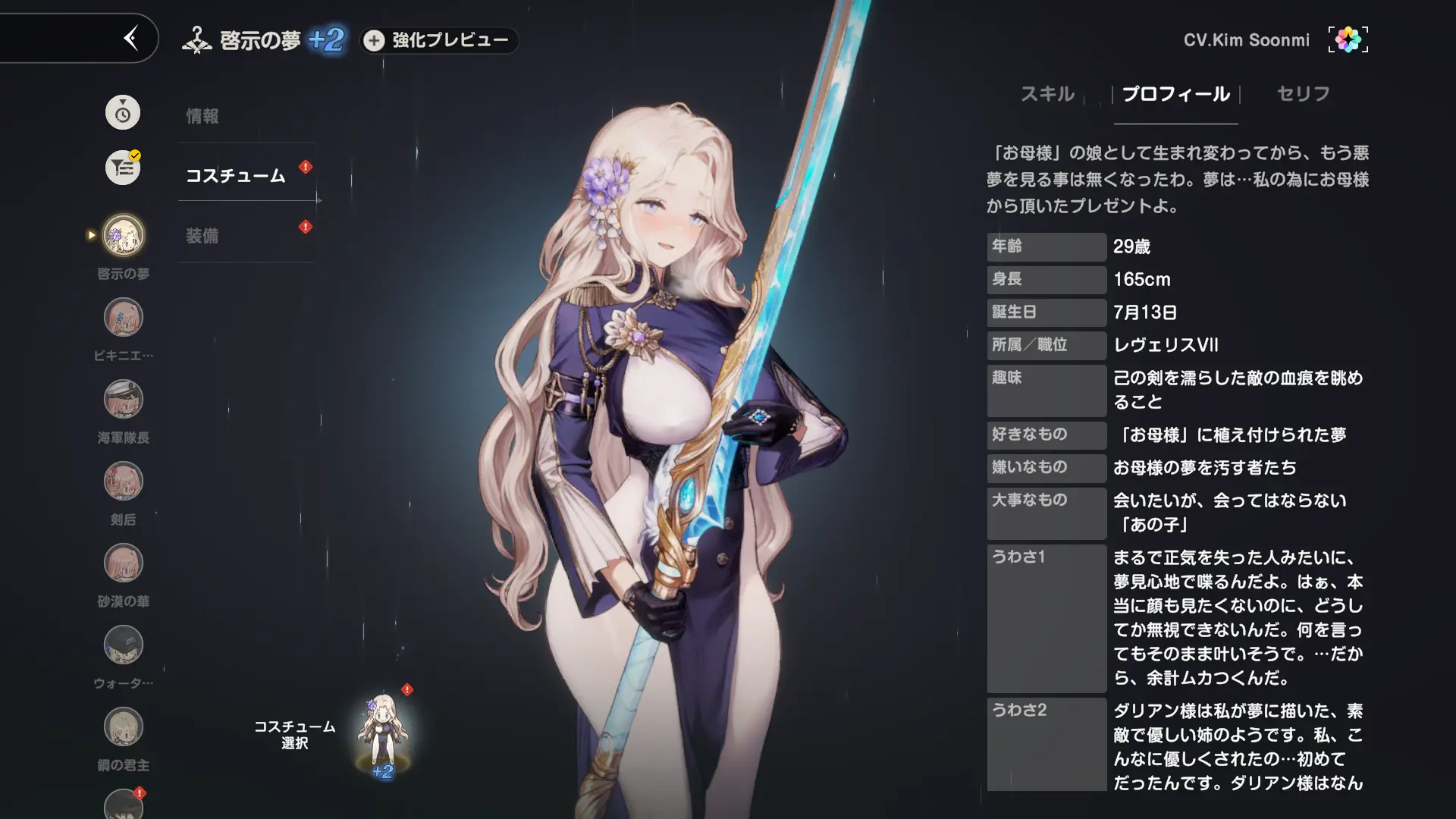Open the 情報 info menu entry
This screenshot has height=819, width=1456.
pos(202,116)
